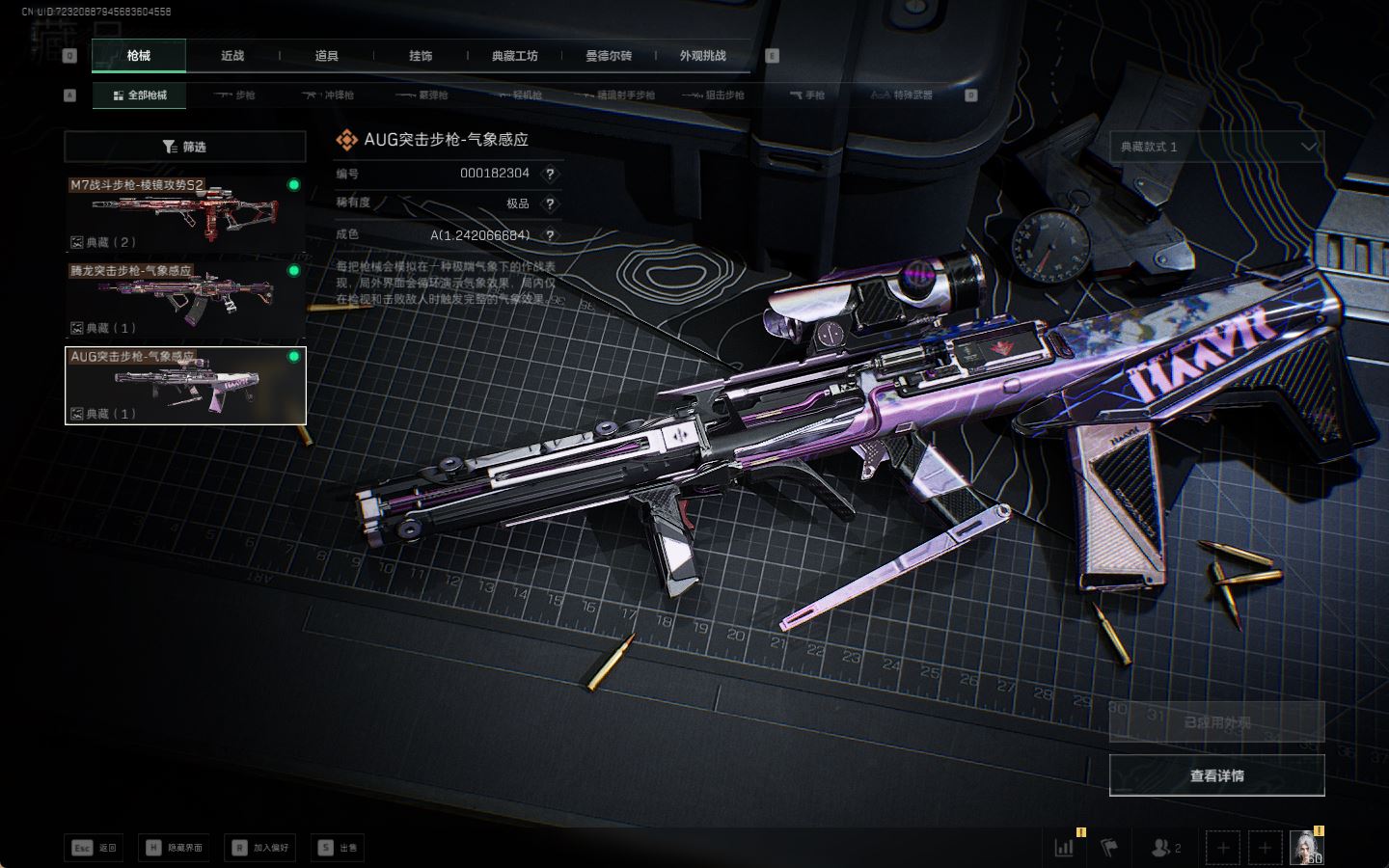Switch to the 曼德尔砖 tab

tap(609, 56)
